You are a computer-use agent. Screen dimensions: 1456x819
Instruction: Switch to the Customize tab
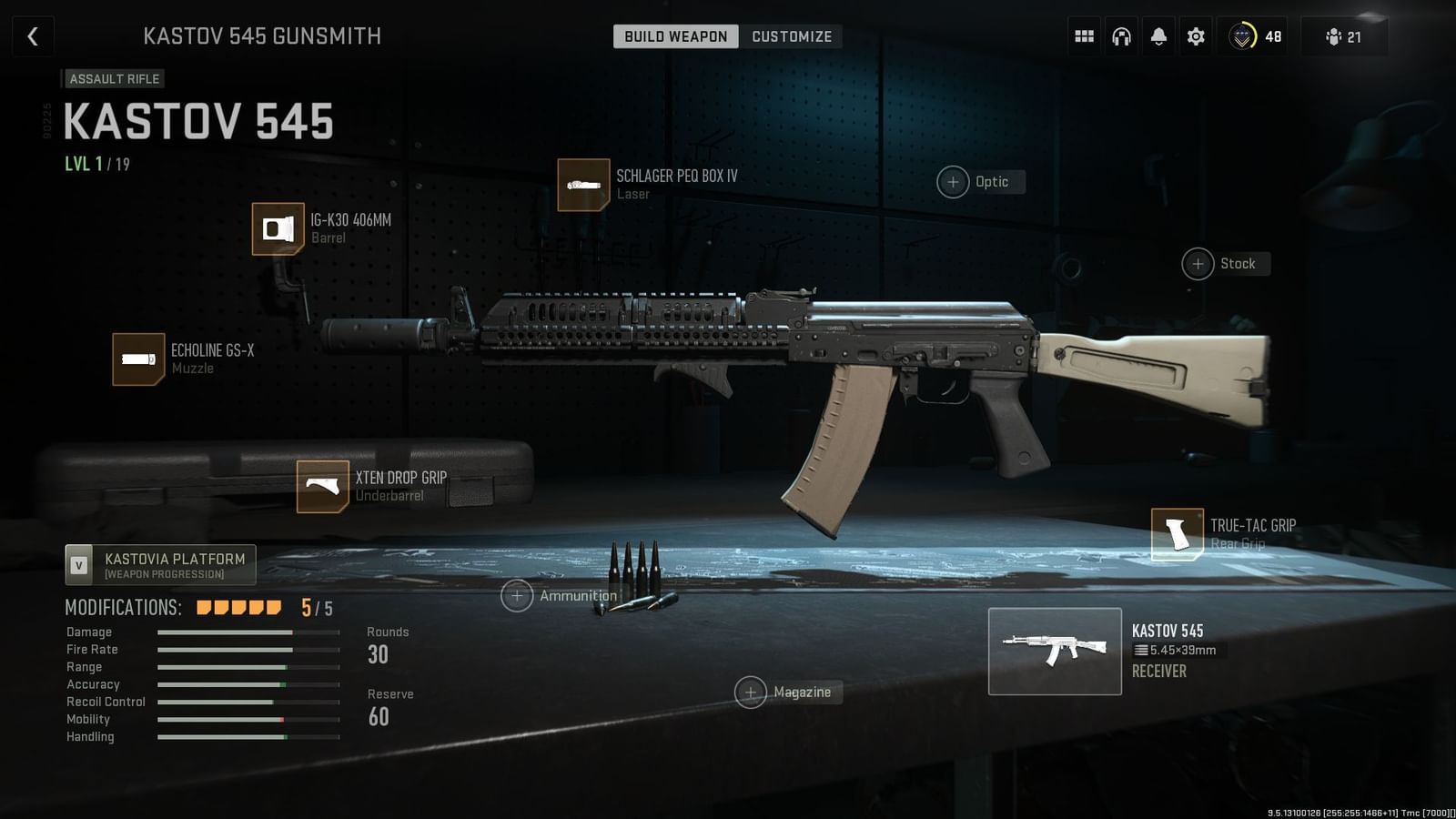click(791, 35)
